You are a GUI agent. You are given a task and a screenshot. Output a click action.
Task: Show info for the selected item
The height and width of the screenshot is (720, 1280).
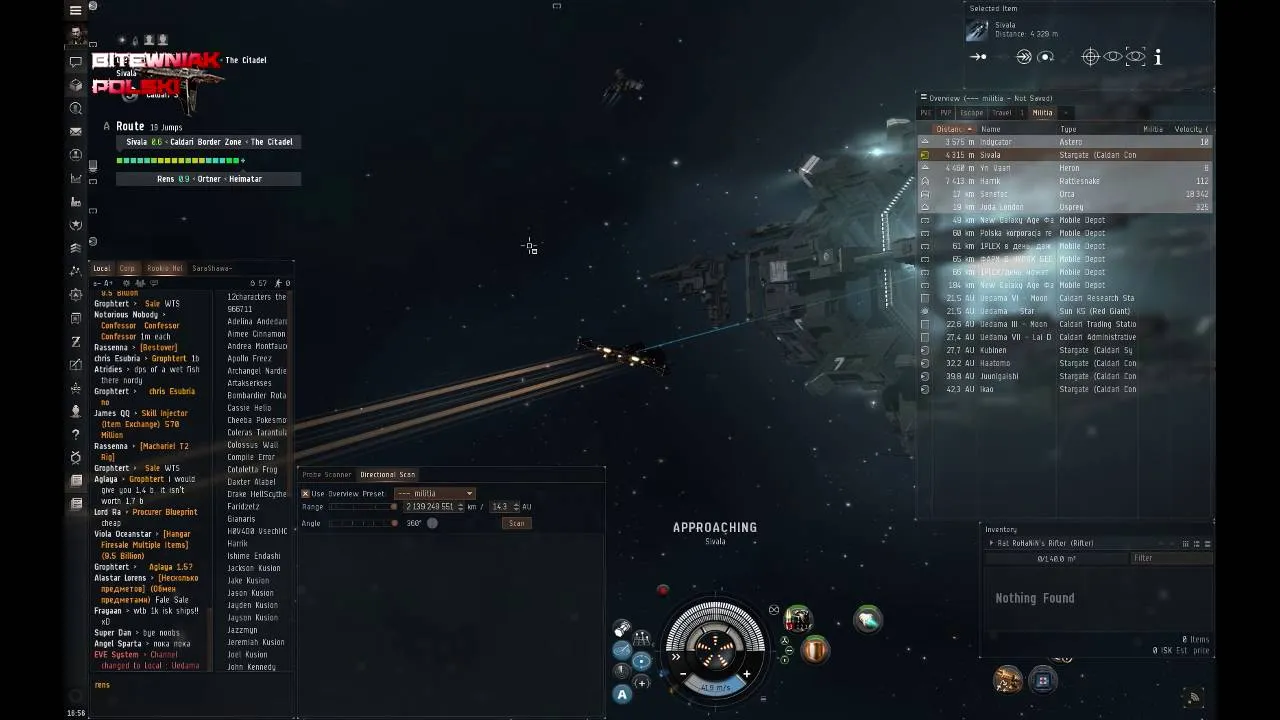point(1158,58)
